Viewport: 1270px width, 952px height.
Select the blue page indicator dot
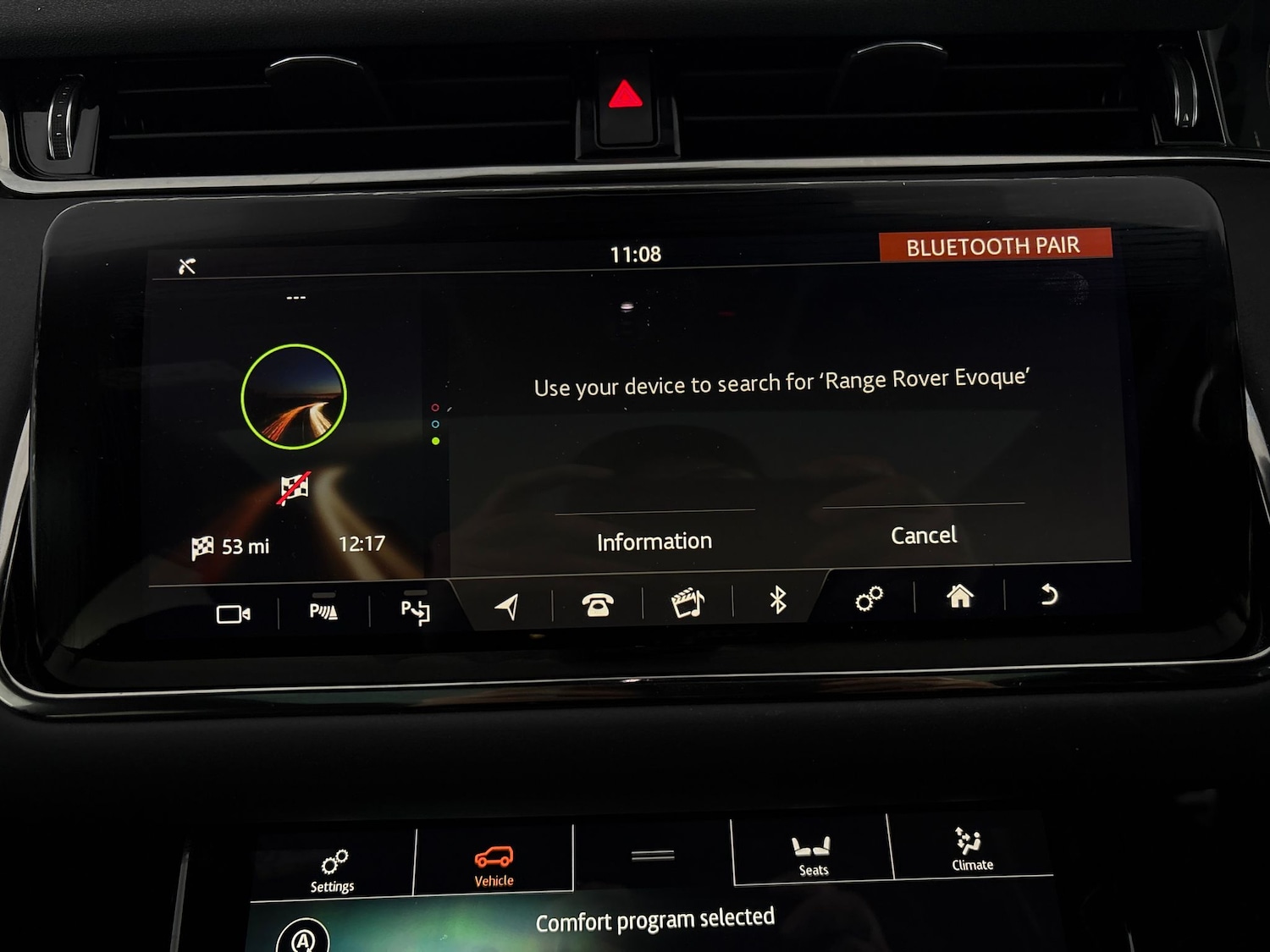coord(436,424)
